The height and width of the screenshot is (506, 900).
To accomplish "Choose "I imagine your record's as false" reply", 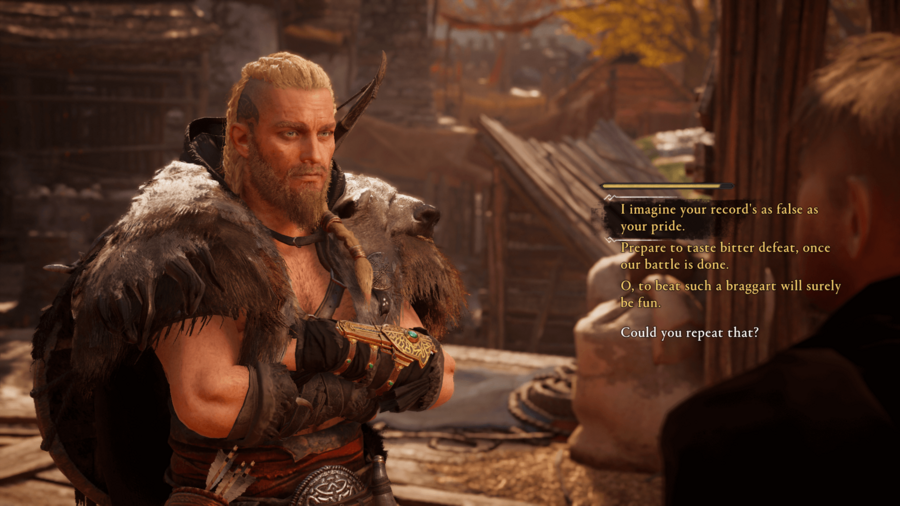I will tap(718, 217).
